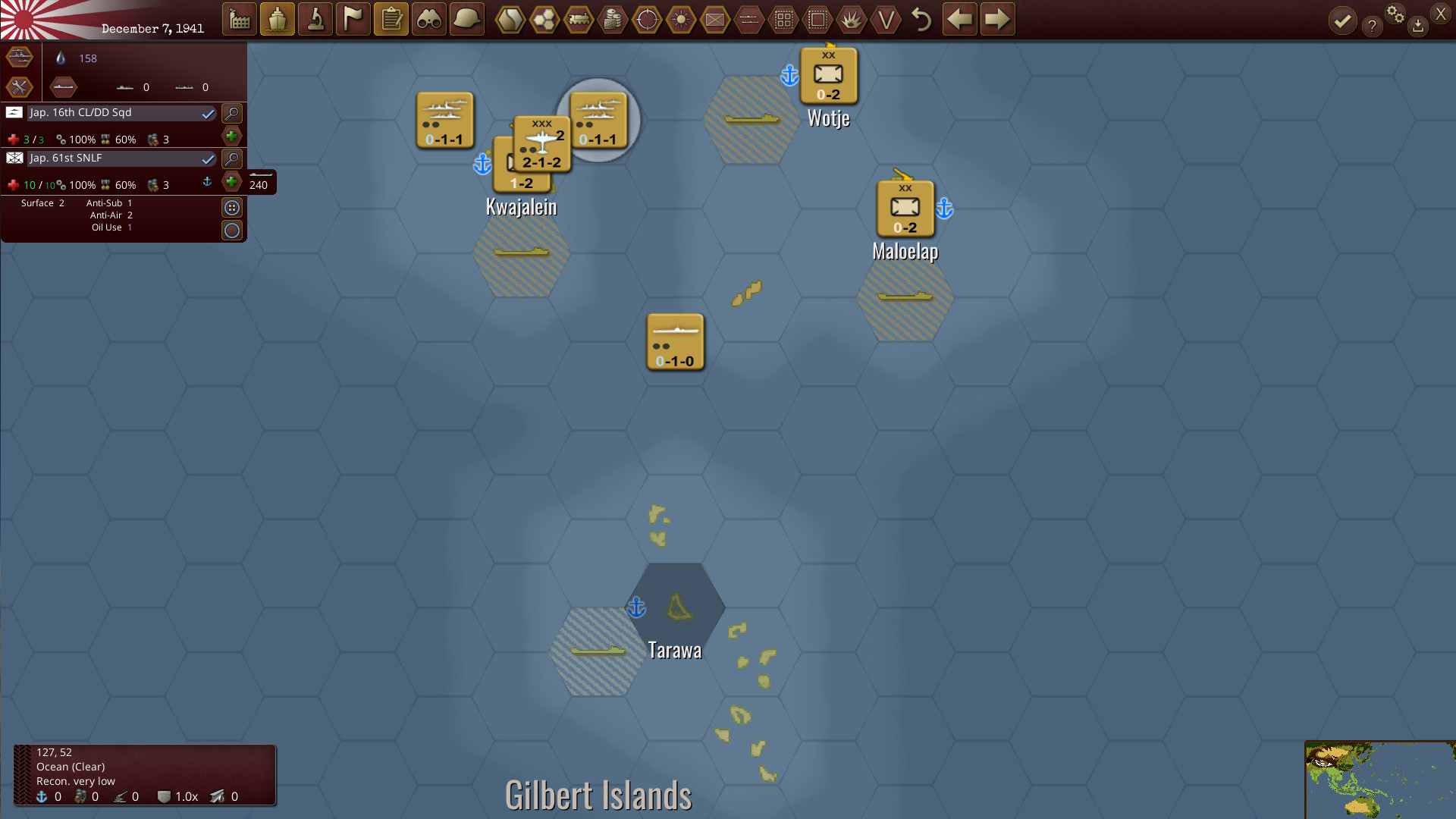Open the factory production screen
The height and width of the screenshot is (819, 1456).
(240, 20)
